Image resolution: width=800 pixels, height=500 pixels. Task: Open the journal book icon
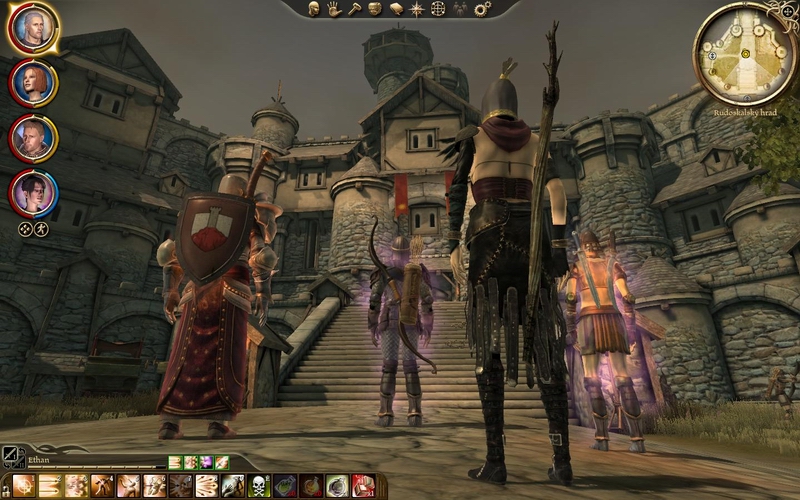click(396, 9)
